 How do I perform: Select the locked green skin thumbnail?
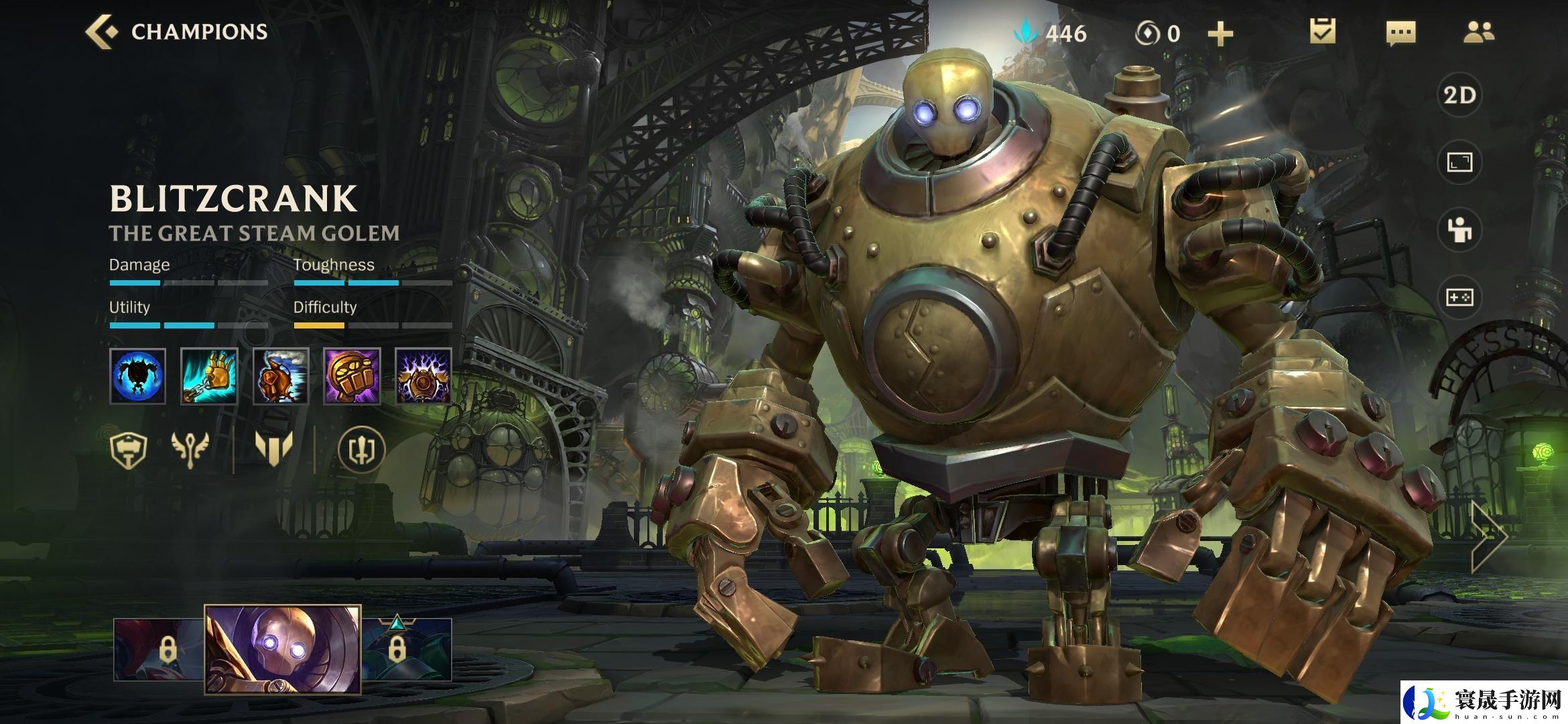click(x=407, y=650)
